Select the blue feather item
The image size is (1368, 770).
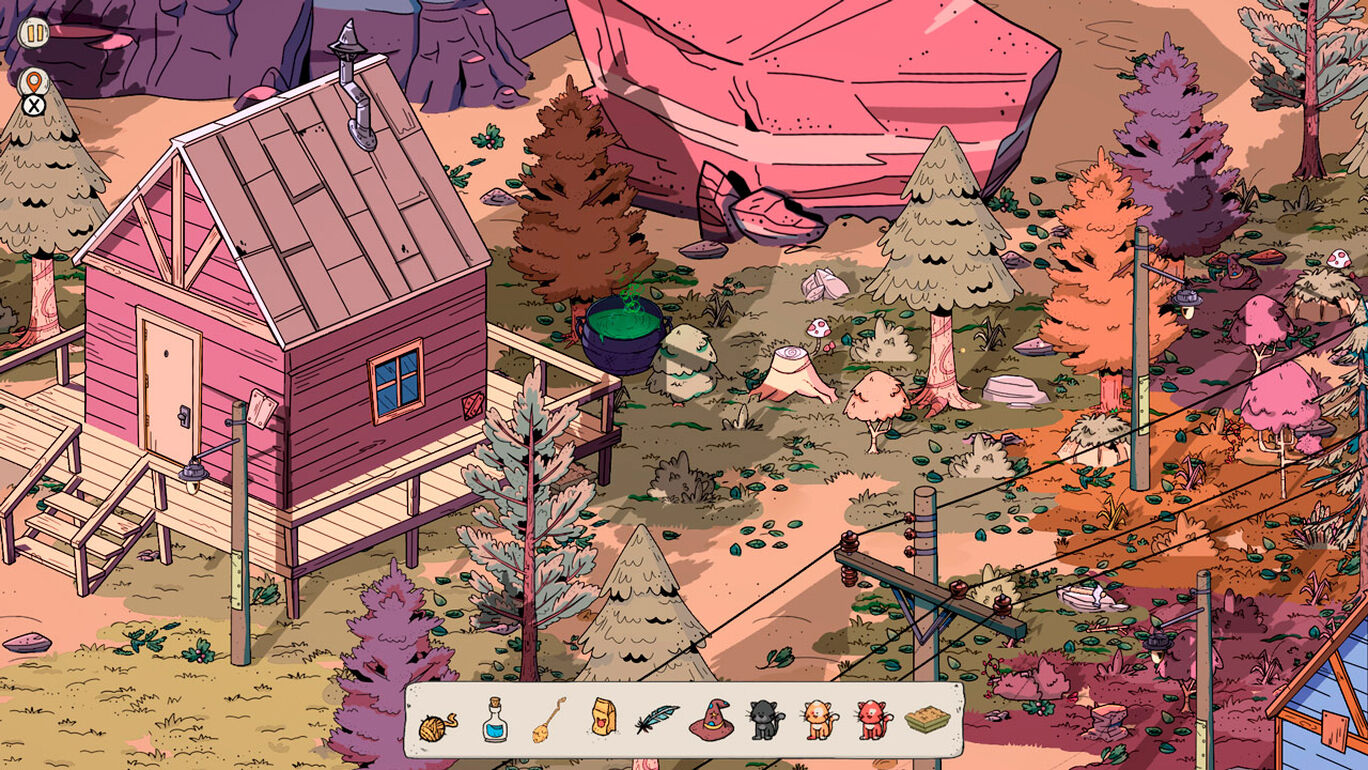pos(656,719)
